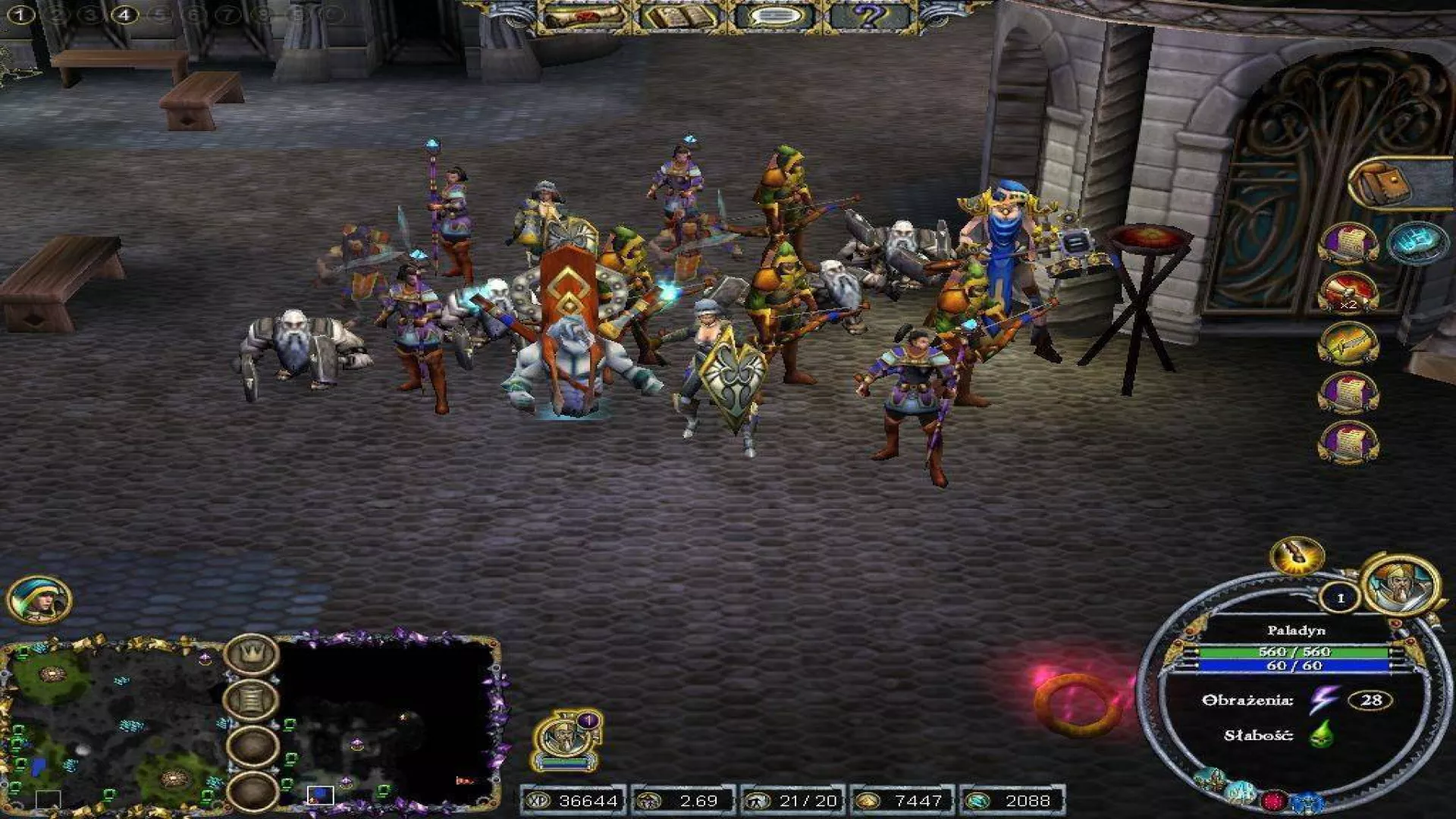1456x819 pixels.
Task: Use the x2 red scroll item
Action: [x=1348, y=293]
